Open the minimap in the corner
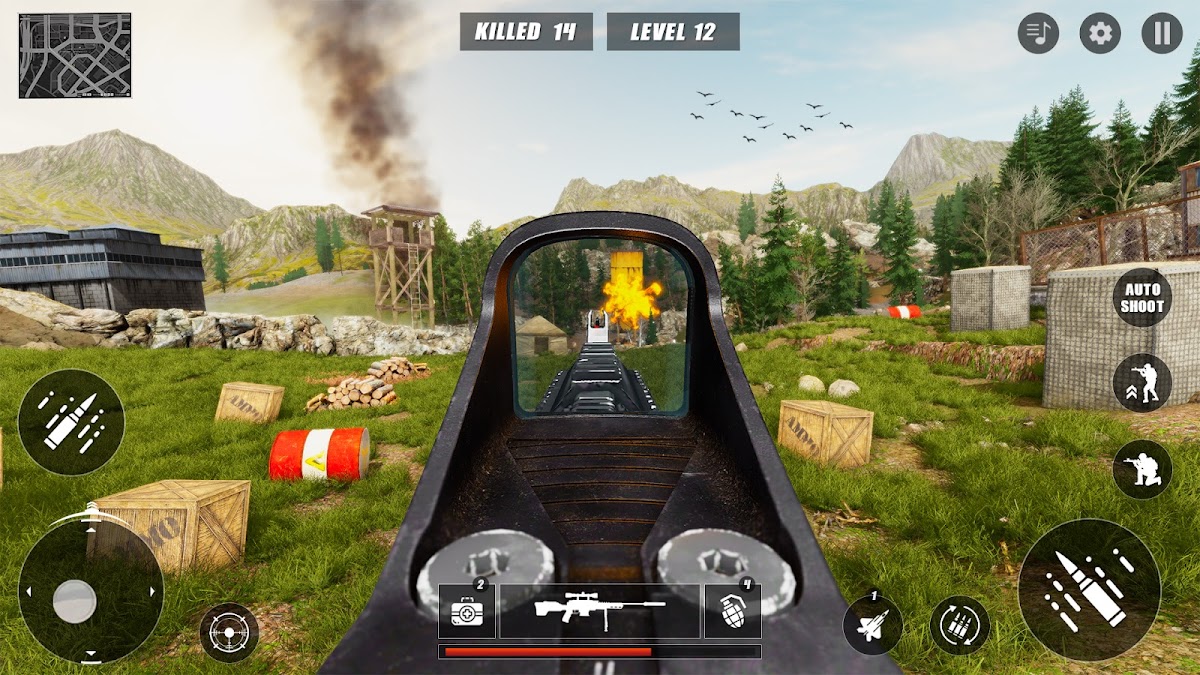This screenshot has width=1200, height=675. click(x=75, y=55)
